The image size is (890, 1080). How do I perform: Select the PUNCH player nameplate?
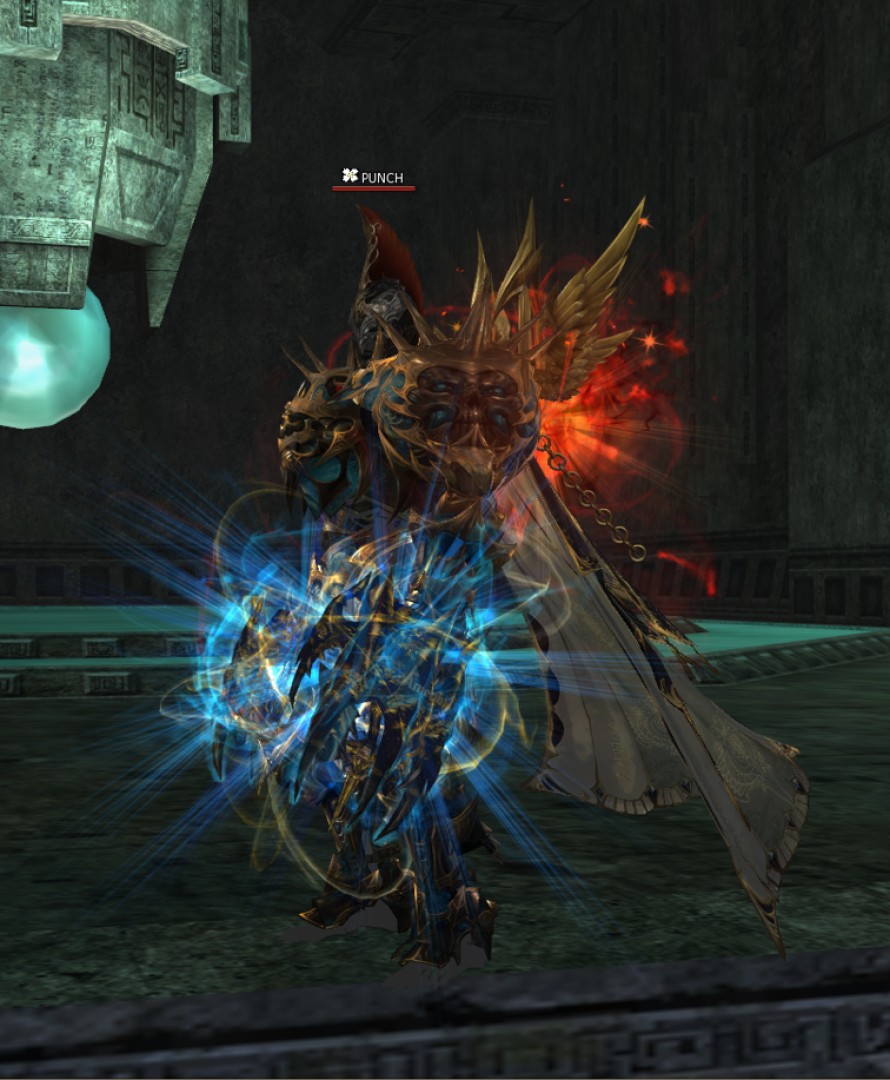373,178
